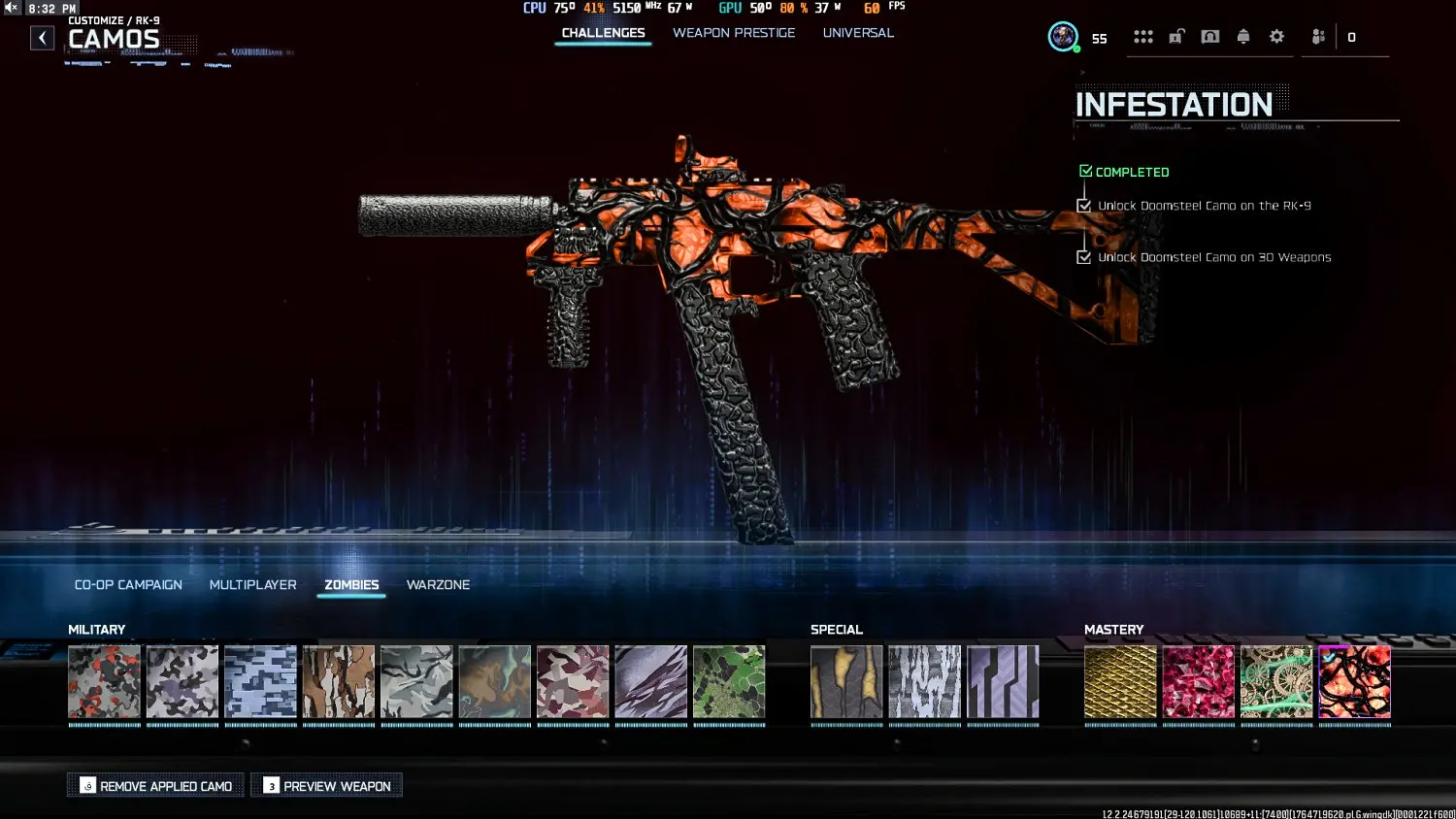Mute via the speaker icon top left
Screen dimensions: 1456x819
click(x=11, y=7)
